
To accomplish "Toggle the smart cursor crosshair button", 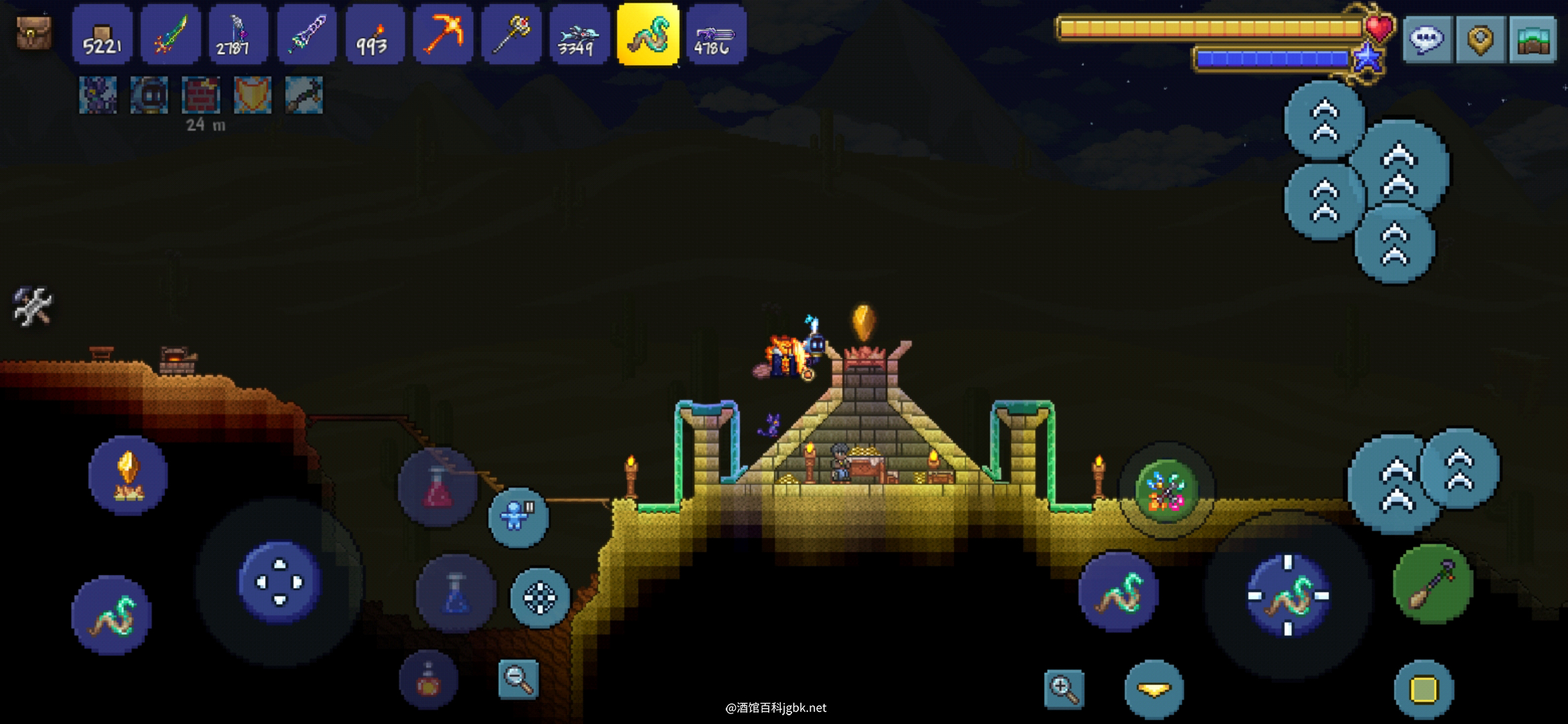I will (x=540, y=597).
